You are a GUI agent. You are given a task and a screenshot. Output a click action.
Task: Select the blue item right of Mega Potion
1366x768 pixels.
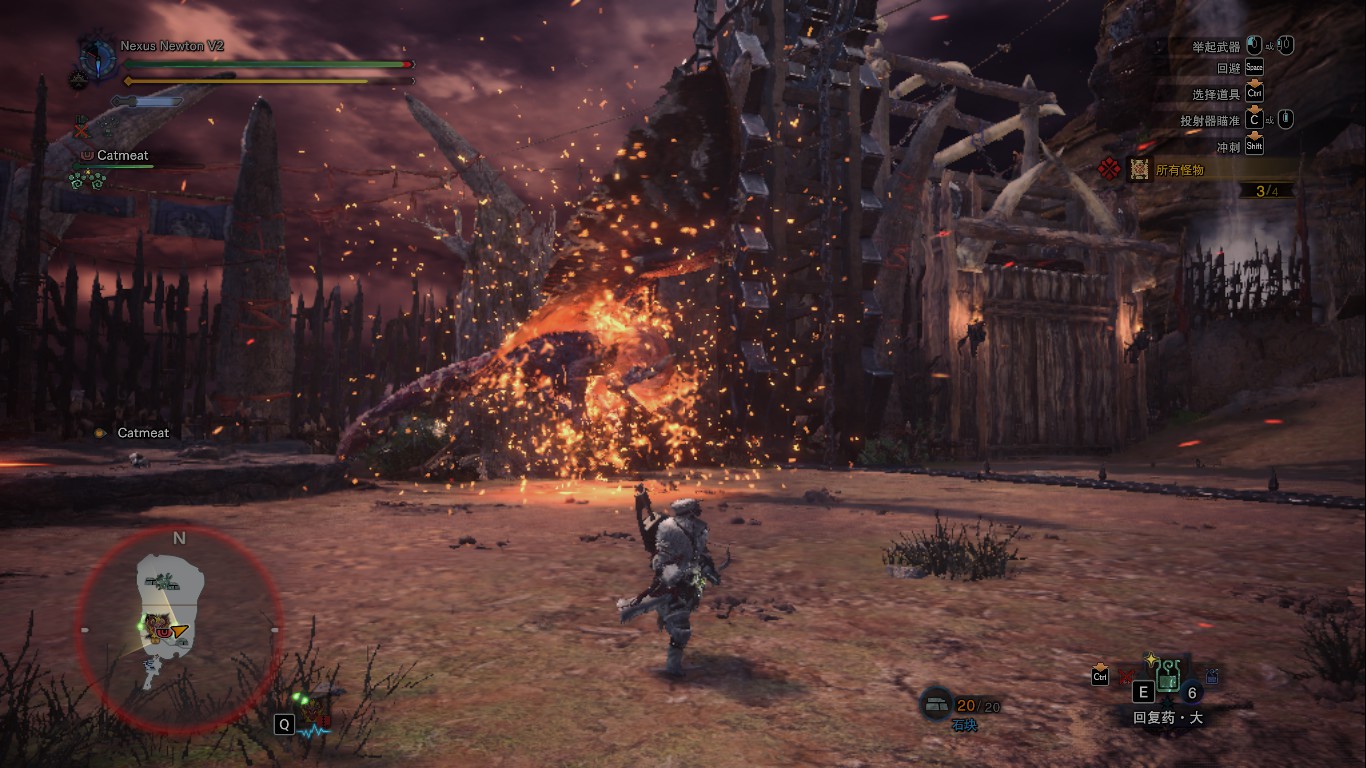point(1212,678)
